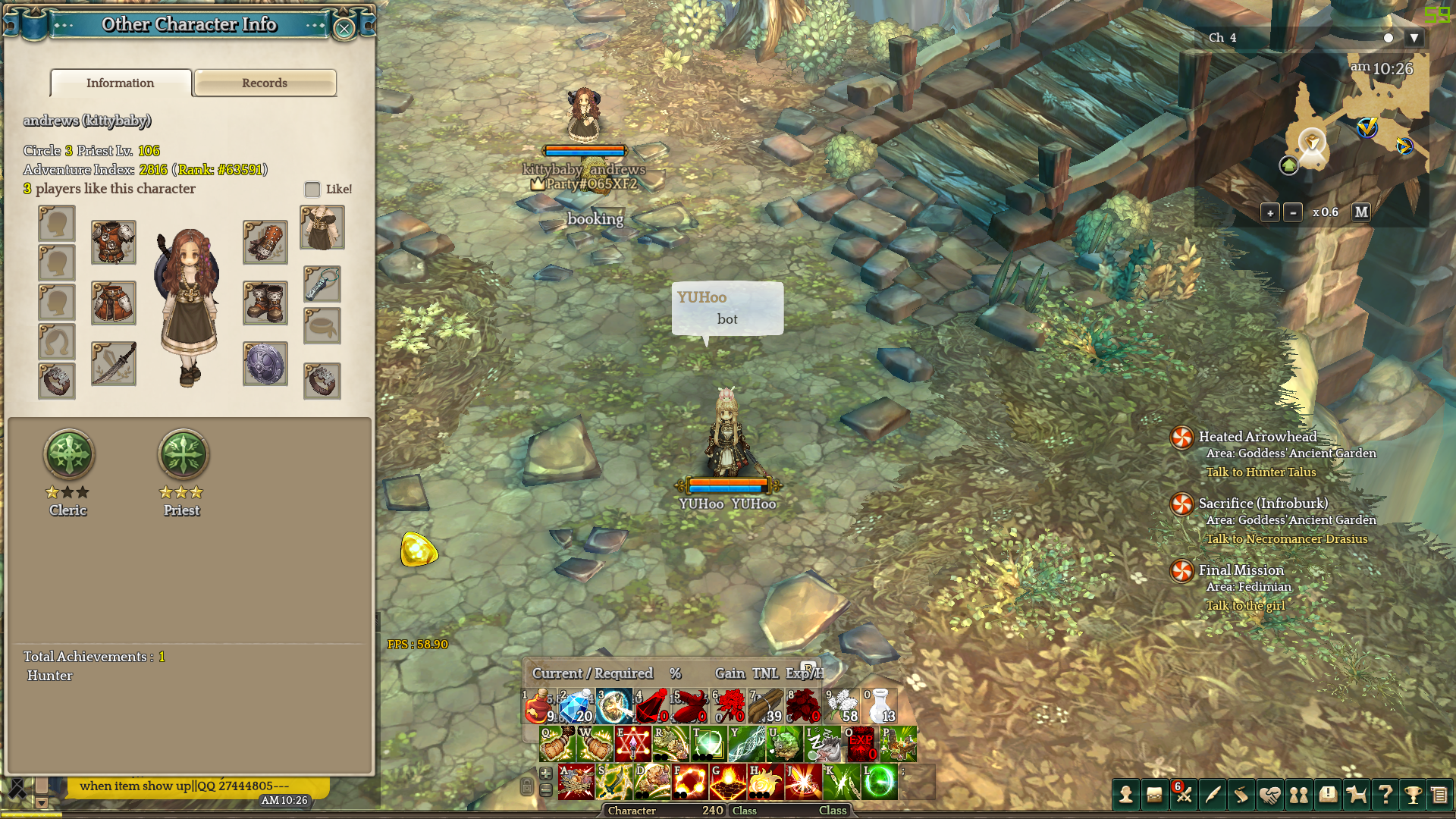Zoom out the minimap with minus button
The width and height of the screenshot is (1456, 819).
(x=1293, y=212)
